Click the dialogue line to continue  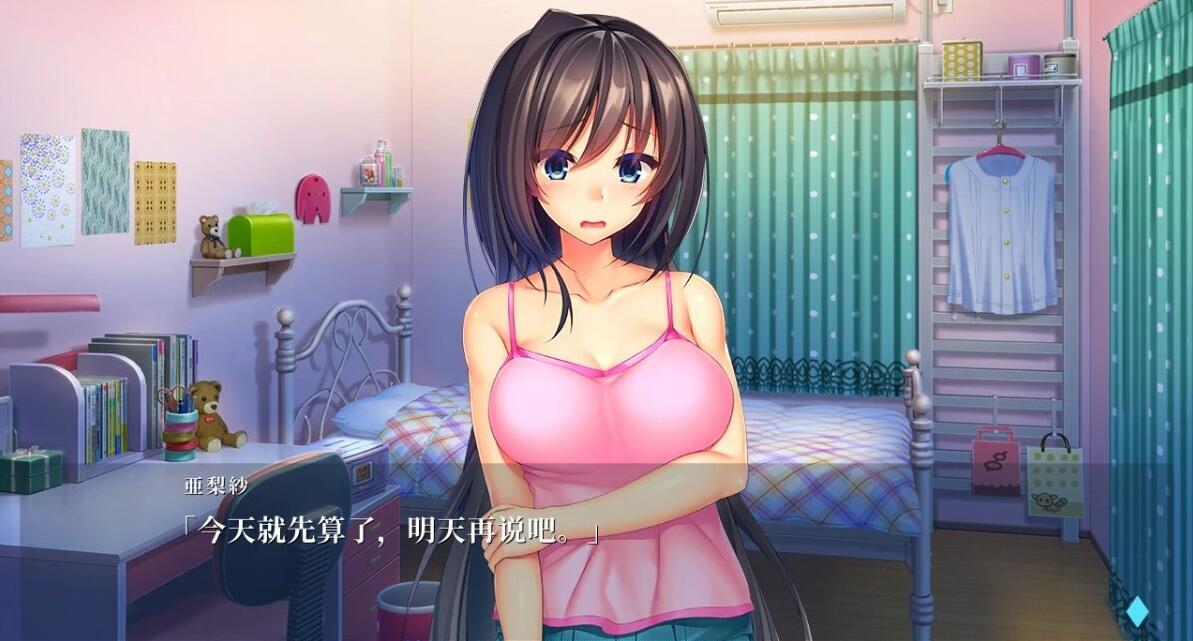389,531
